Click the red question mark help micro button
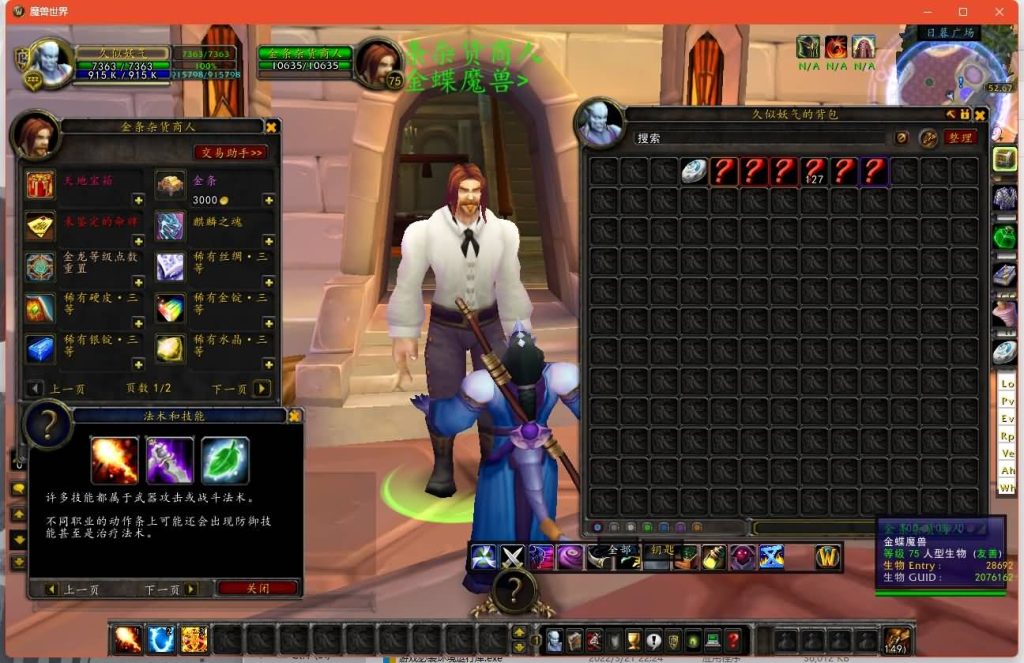The image size is (1024, 663). (733, 640)
